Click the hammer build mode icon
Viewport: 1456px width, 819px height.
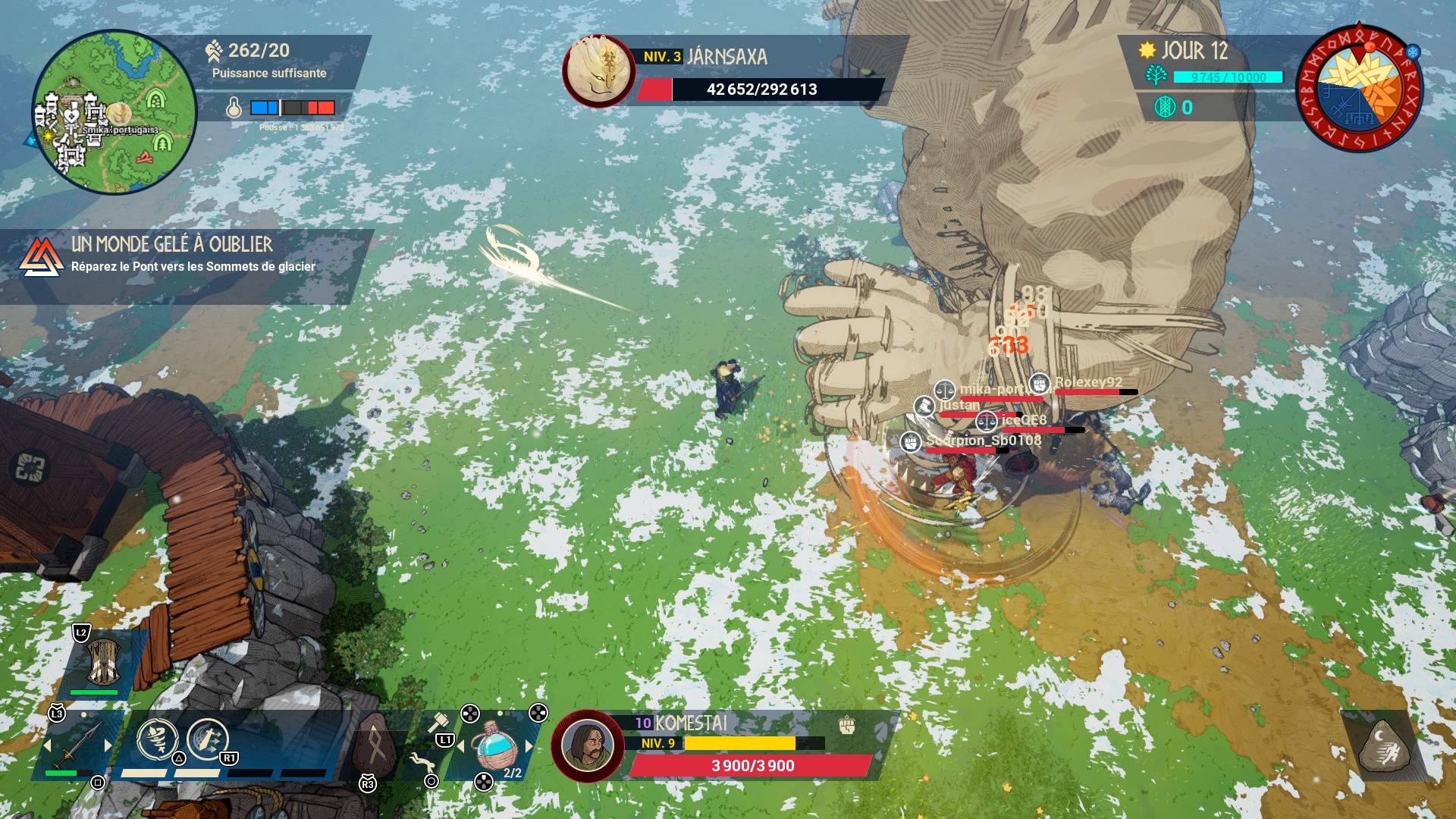(x=438, y=722)
